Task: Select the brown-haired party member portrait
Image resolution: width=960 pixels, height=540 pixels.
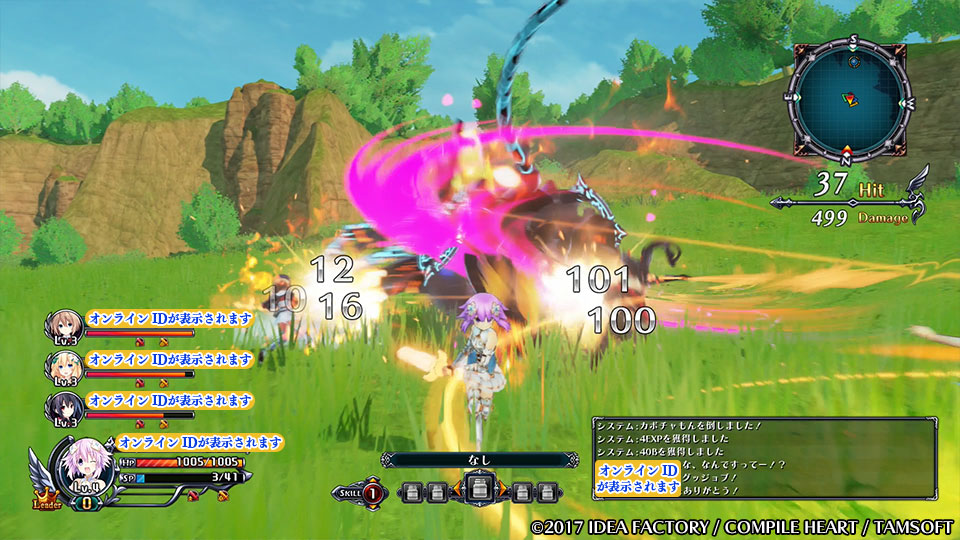Action: 63,326
